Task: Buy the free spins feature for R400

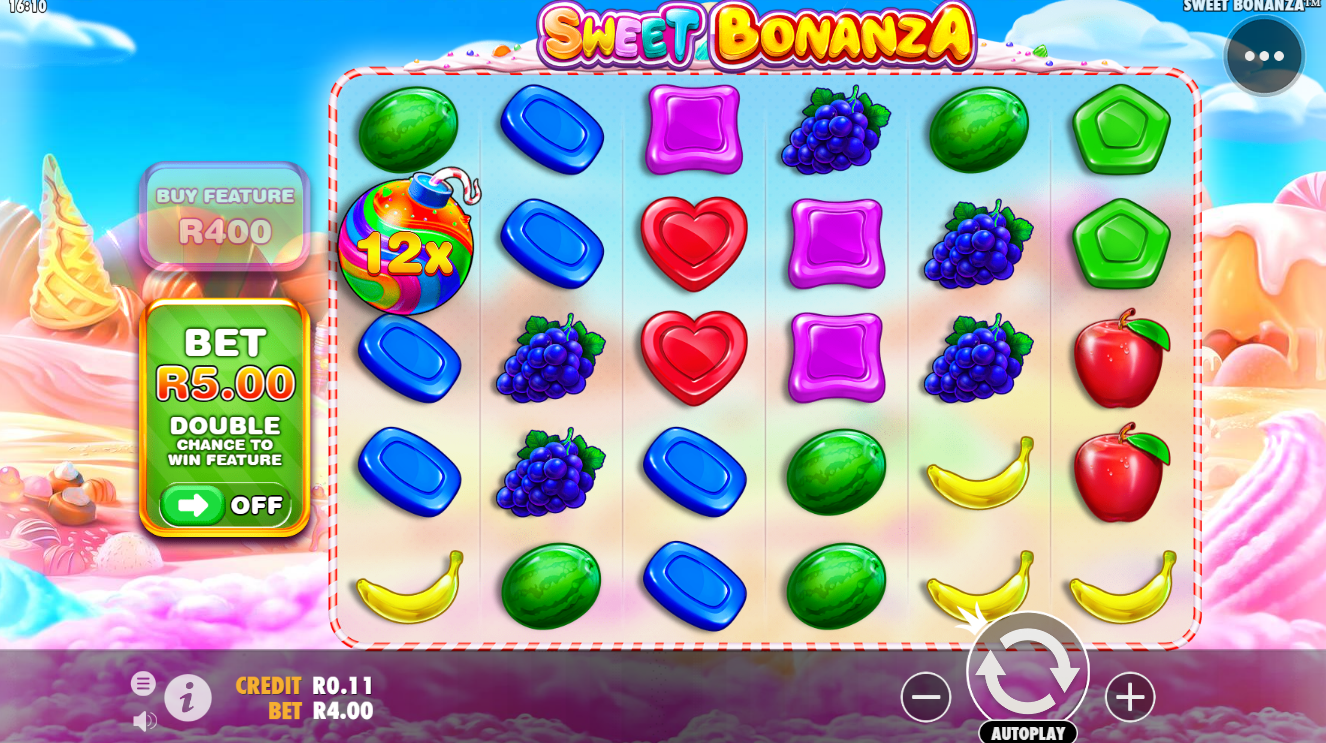Action: [225, 216]
